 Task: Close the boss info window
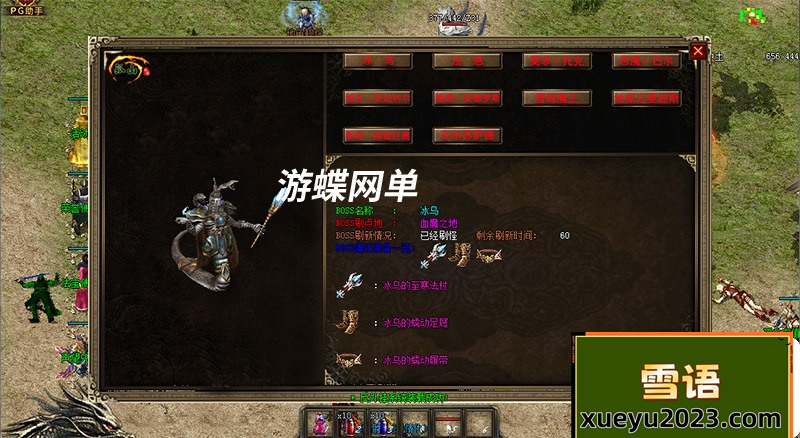(x=698, y=51)
